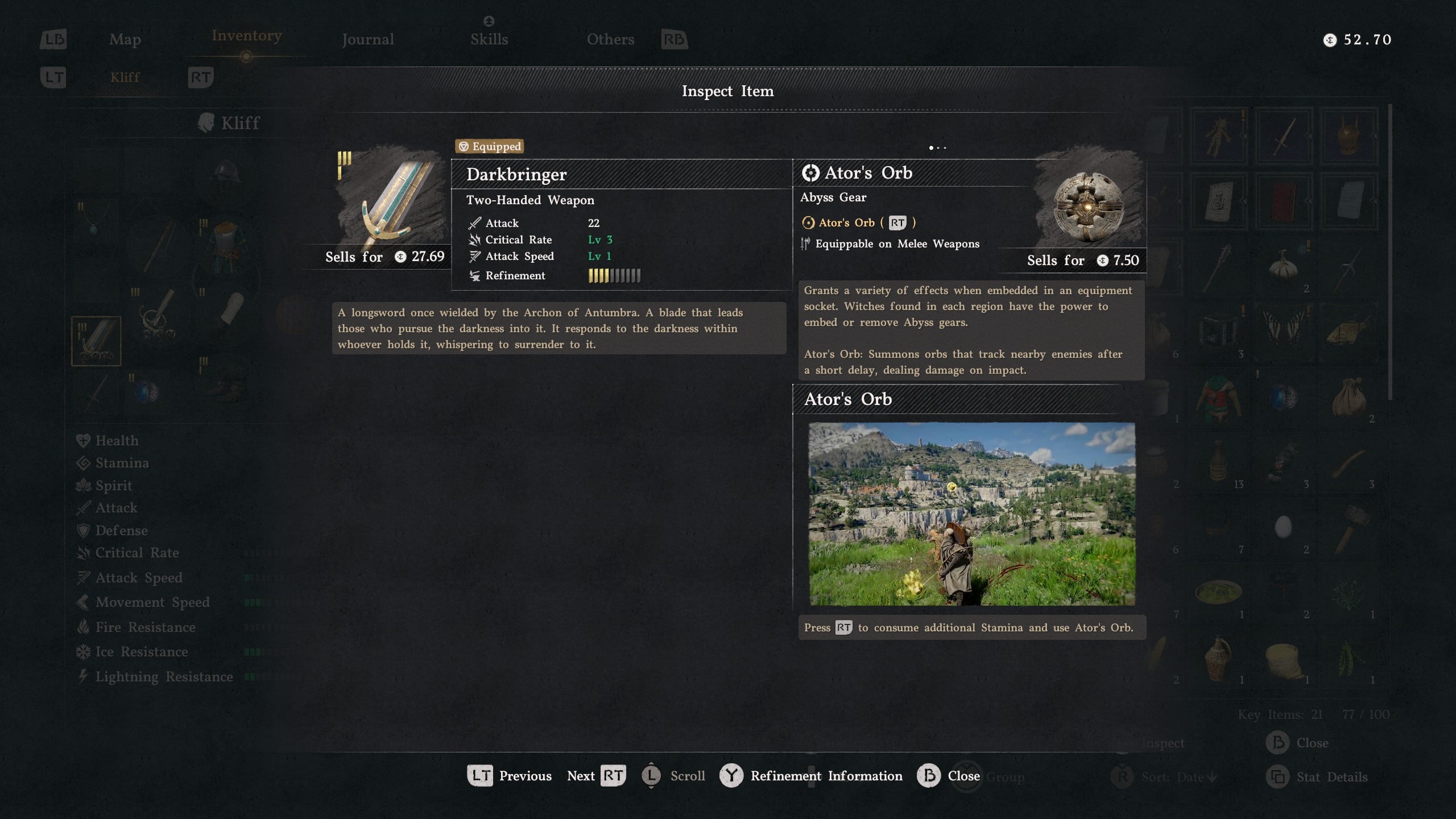
Task: Close the Inspect Item panel
Action: pyautogui.click(x=949, y=776)
